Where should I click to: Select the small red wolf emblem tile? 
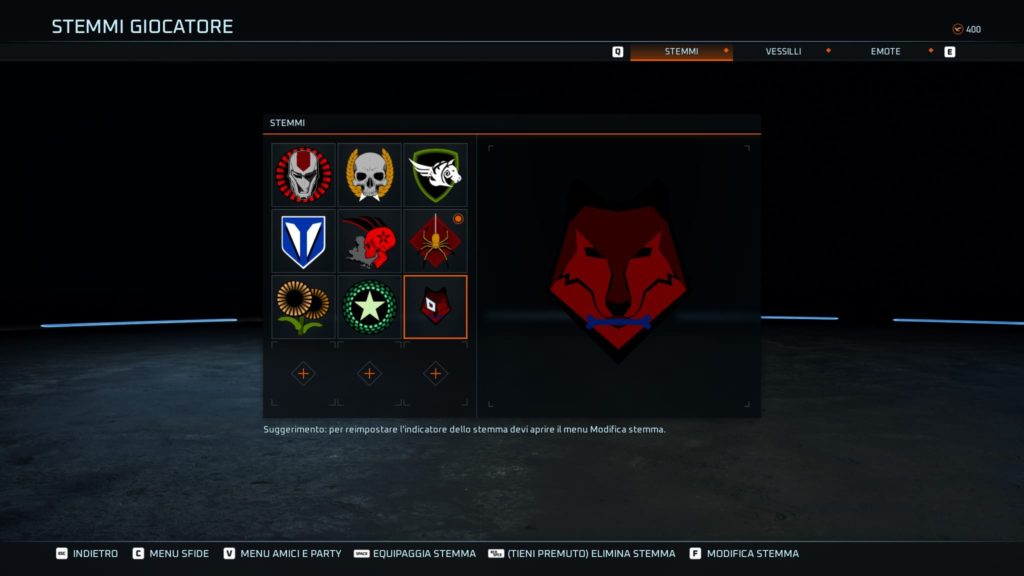[x=435, y=307]
